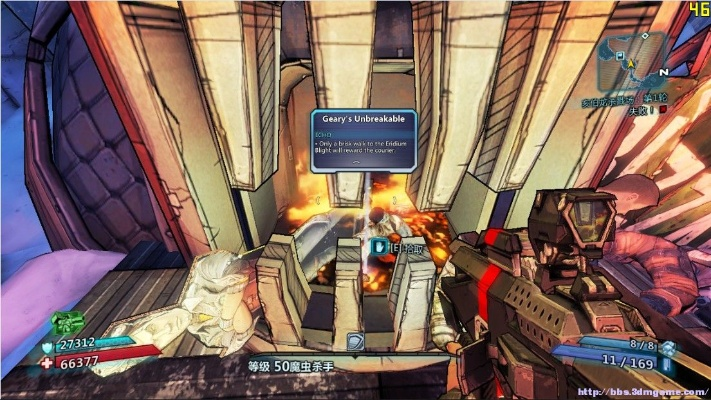Screen dimensions: 711x400
Task: Select the Geary's Unbreakable item card
Action: [363, 141]
